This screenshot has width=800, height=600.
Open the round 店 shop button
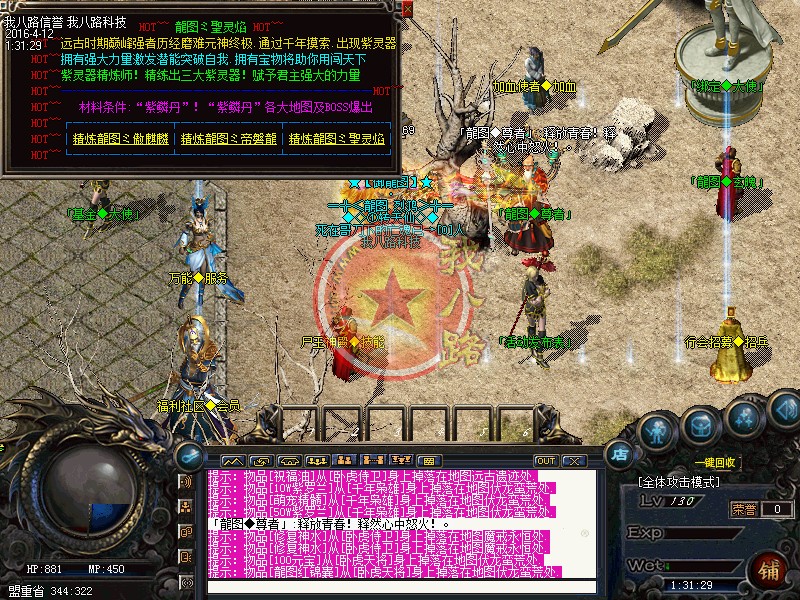[620, 454]
